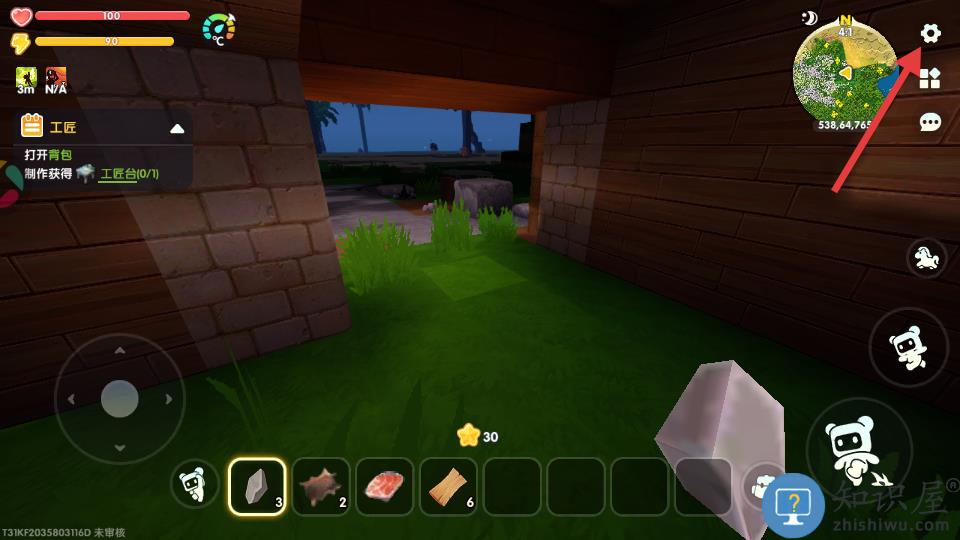Collapse the 工匠 quest tracker arrow

(177, 128)
